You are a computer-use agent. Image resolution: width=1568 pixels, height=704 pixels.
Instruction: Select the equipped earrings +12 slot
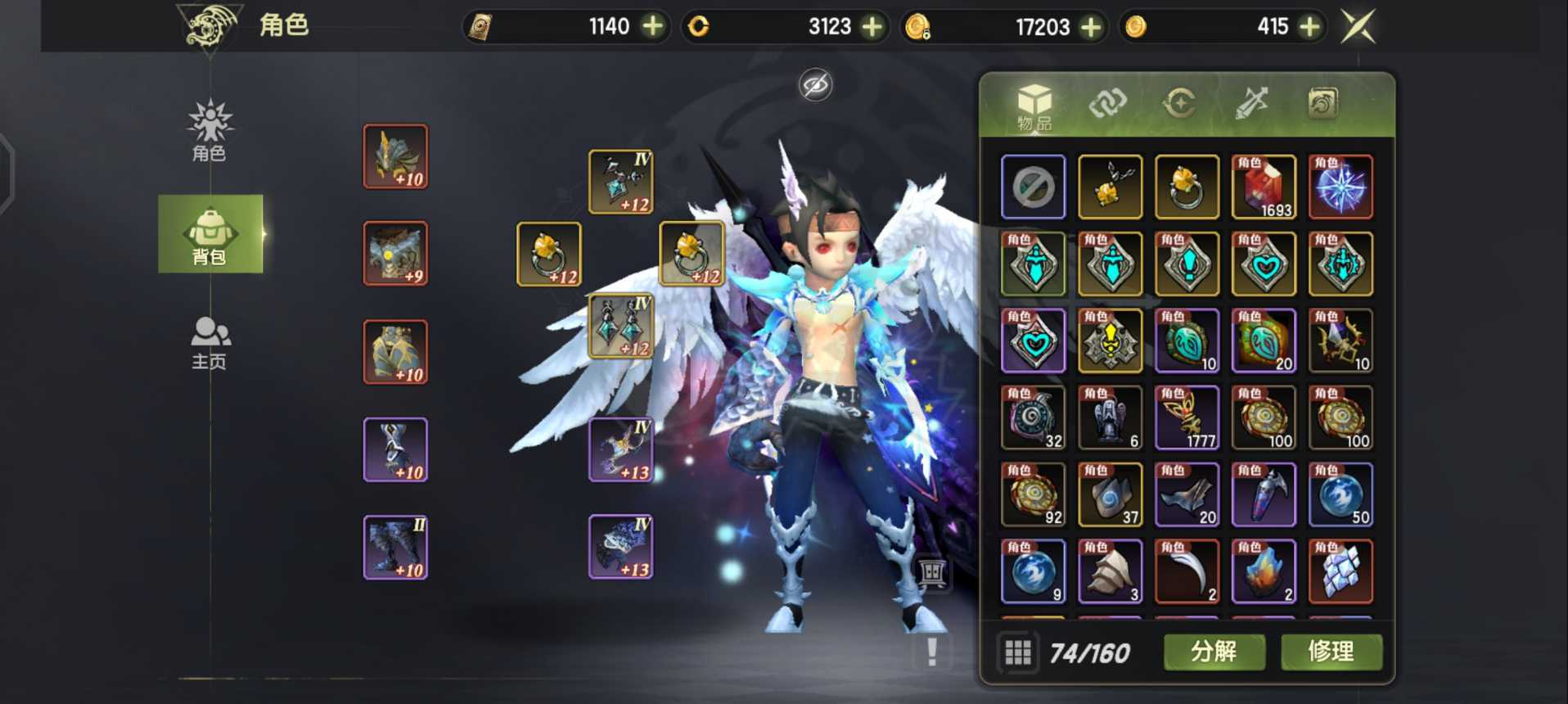[x=620, y=326]
